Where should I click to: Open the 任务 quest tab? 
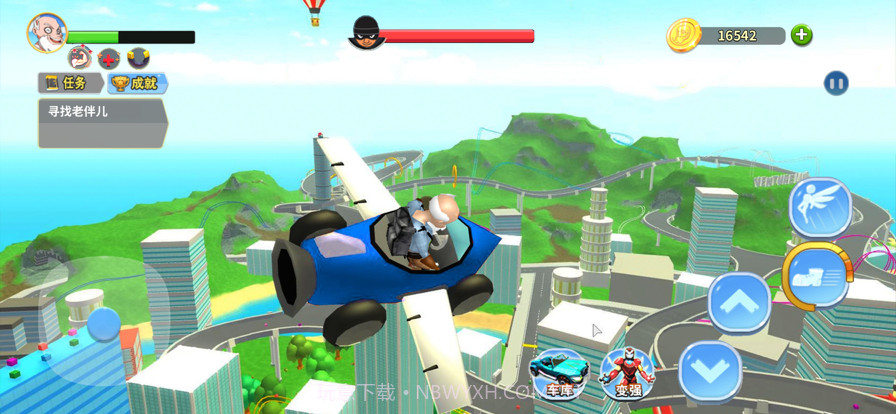[x=70, y=83]
